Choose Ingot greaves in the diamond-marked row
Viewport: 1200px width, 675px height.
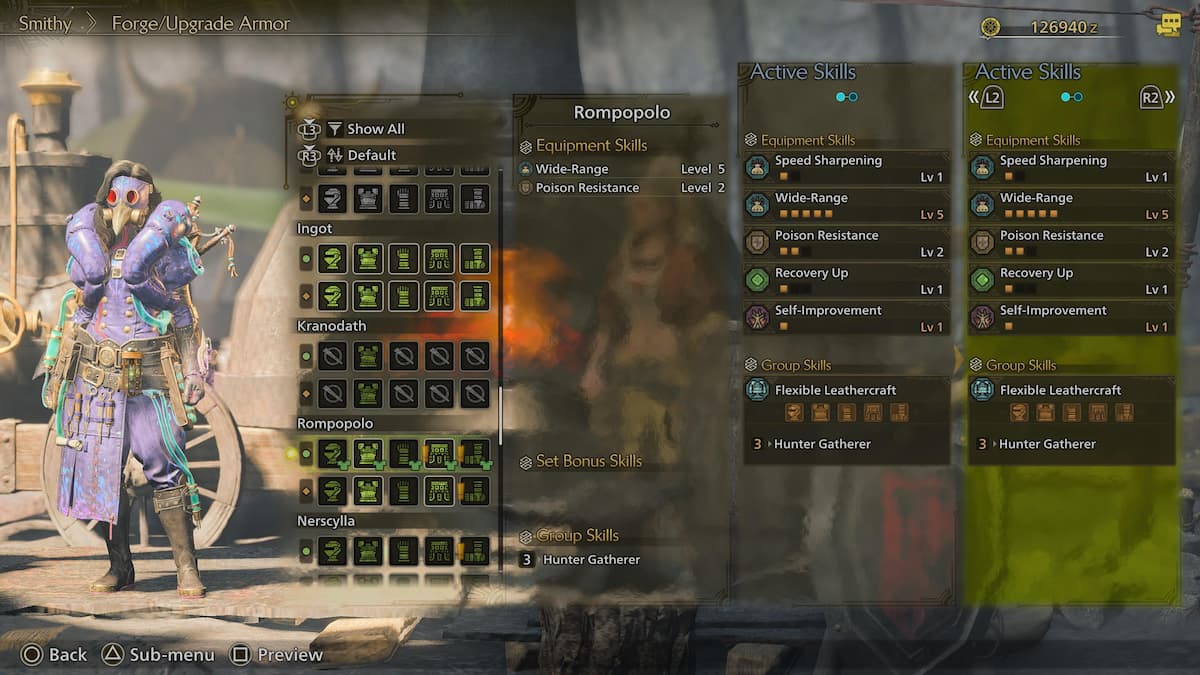[x=474, y=296]
